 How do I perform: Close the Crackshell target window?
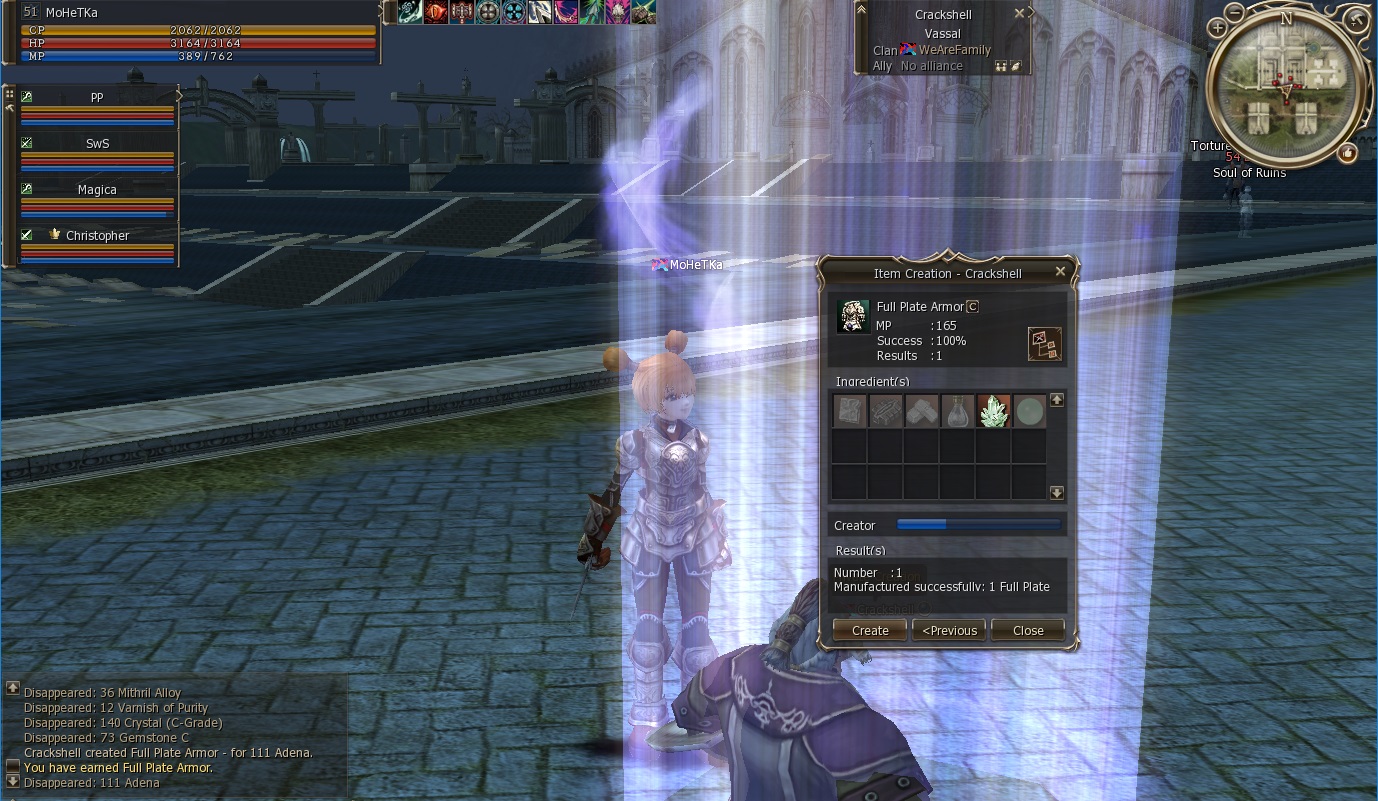(1019, 14)
